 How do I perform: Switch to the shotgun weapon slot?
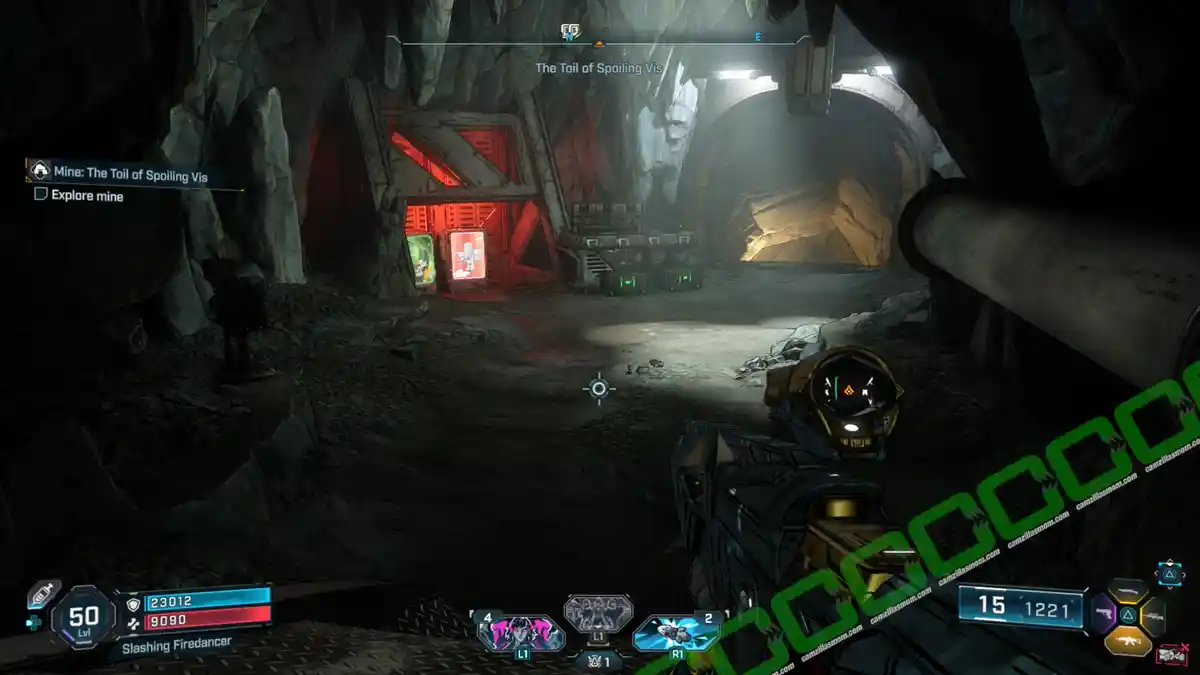point(1129,590)
